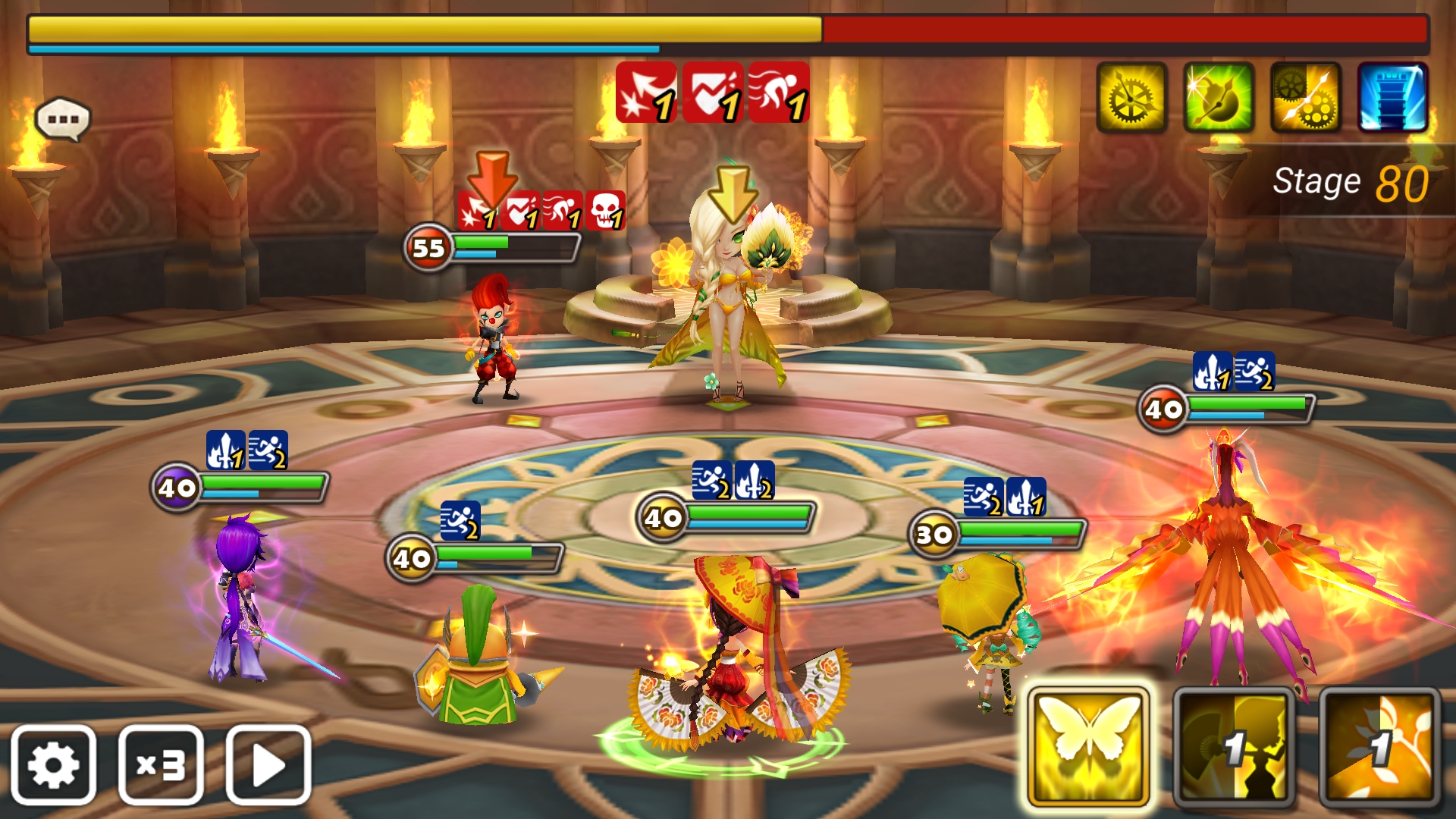Inspect the yellow gears and slash icon
Viewport: 1456px width, 819px height.
point(1306,98)
